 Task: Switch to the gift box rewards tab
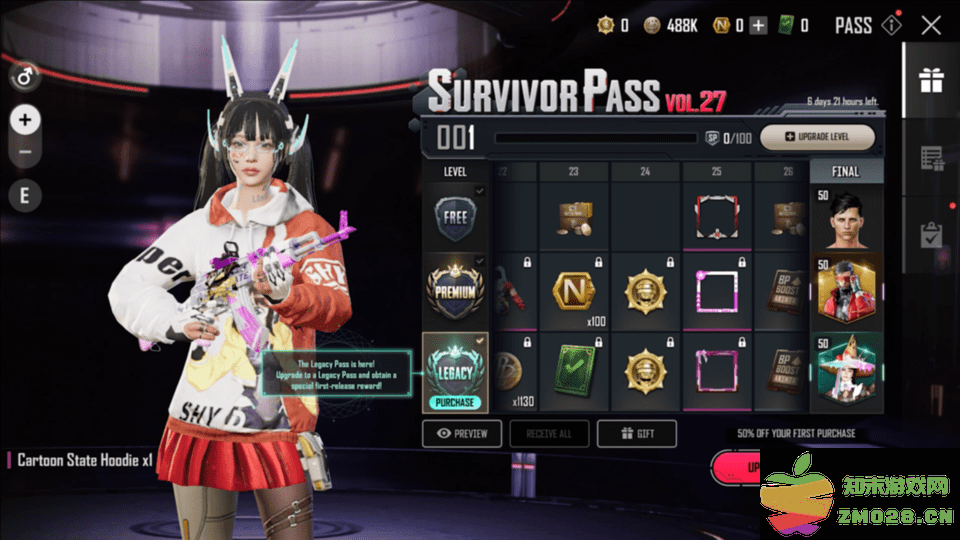[931, 80]
